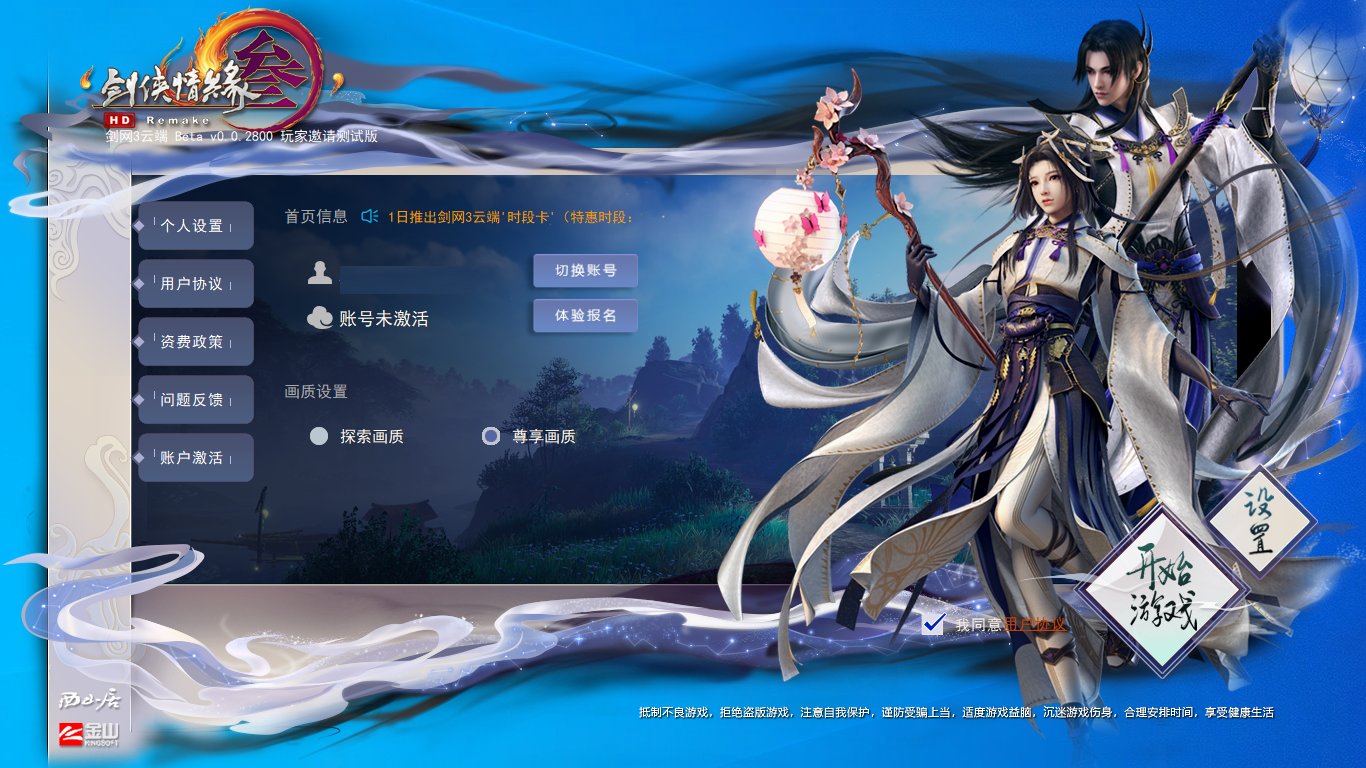This screenshot has width=1366, height=768.
Task: Click the 体验报名 signup button
Action: 586,315
